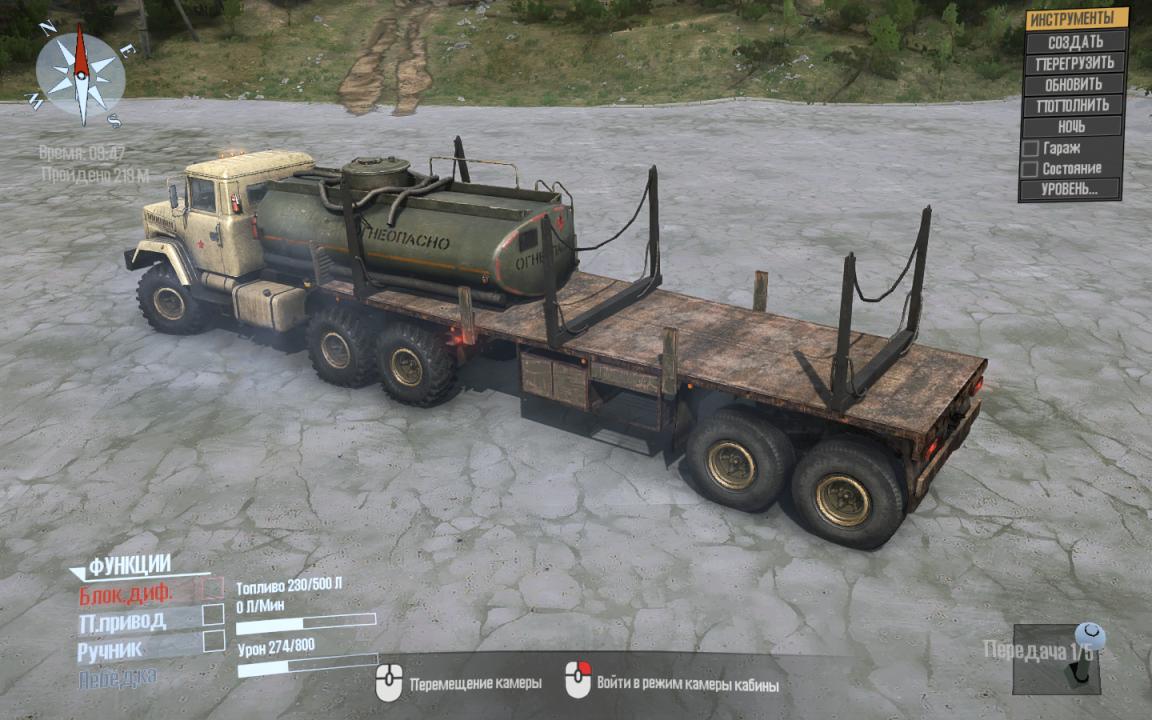This screenshot has width=1152, height=720.
Task: Enable П.привод all-wheel drive
Action: (213, 615)
